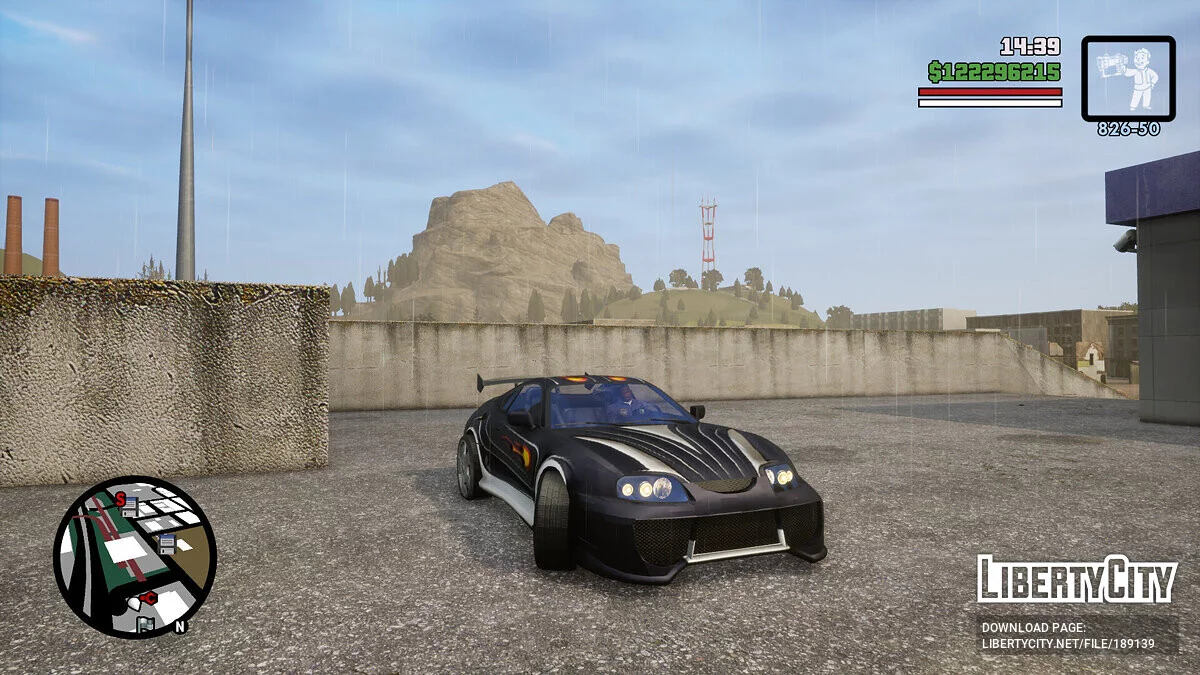Select the save disk marker on the brown area
Image resolution: width=1200 pixels, height=675 pixels.
coord(167,542)
